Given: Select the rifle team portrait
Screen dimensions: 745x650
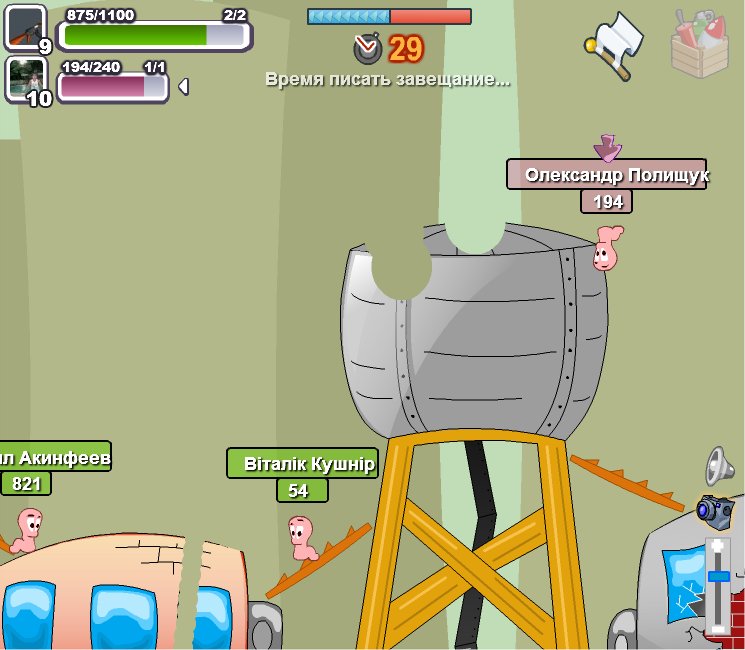Looking at the screenshot, I should point(25,27).
